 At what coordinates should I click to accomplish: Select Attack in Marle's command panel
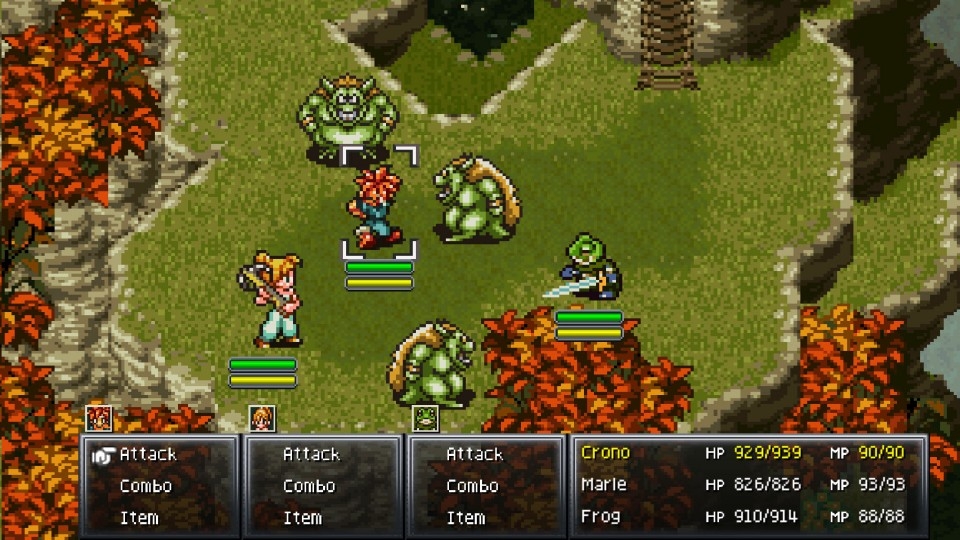[x=311, y=454]
